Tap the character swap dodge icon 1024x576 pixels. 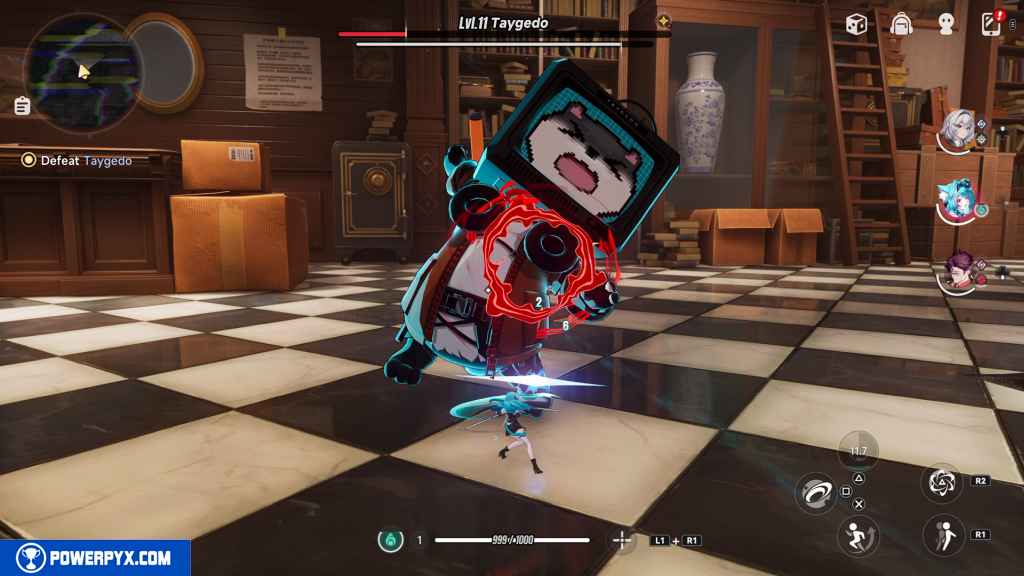[942, 535]
